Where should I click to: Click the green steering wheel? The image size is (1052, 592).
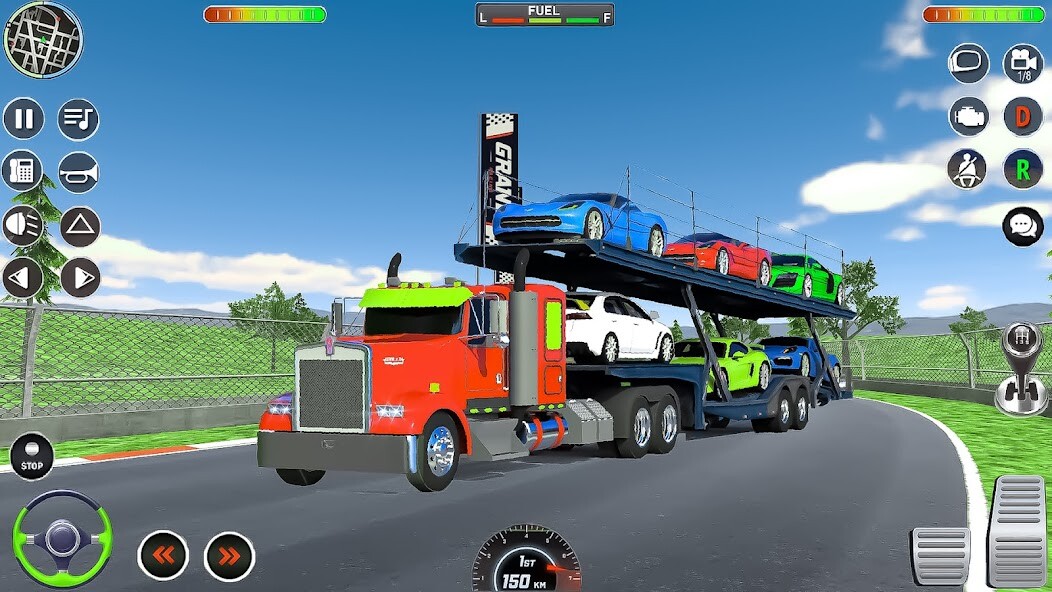[x=63, y=538]
